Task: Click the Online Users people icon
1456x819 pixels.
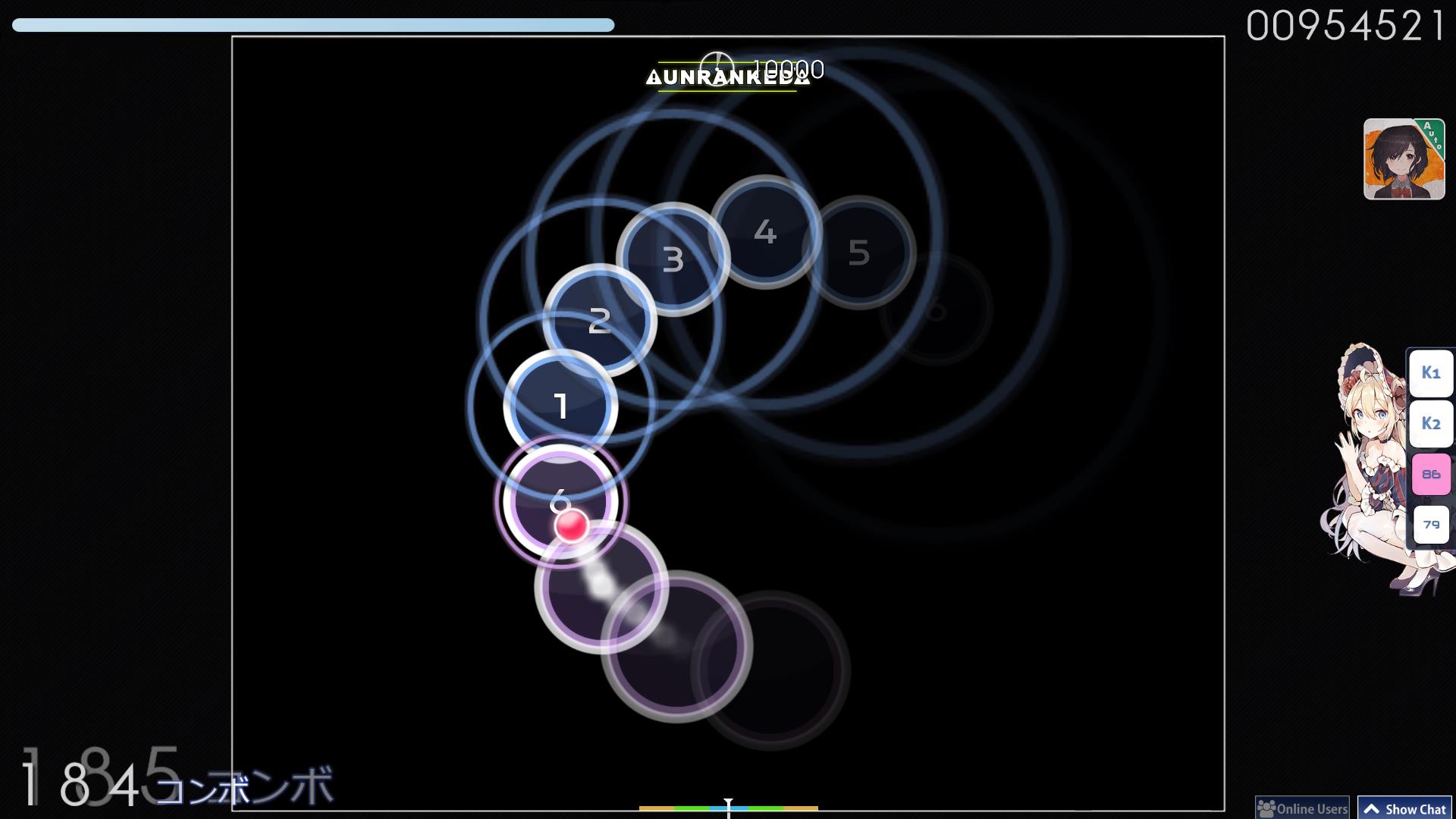Action: coord(1267,808)
